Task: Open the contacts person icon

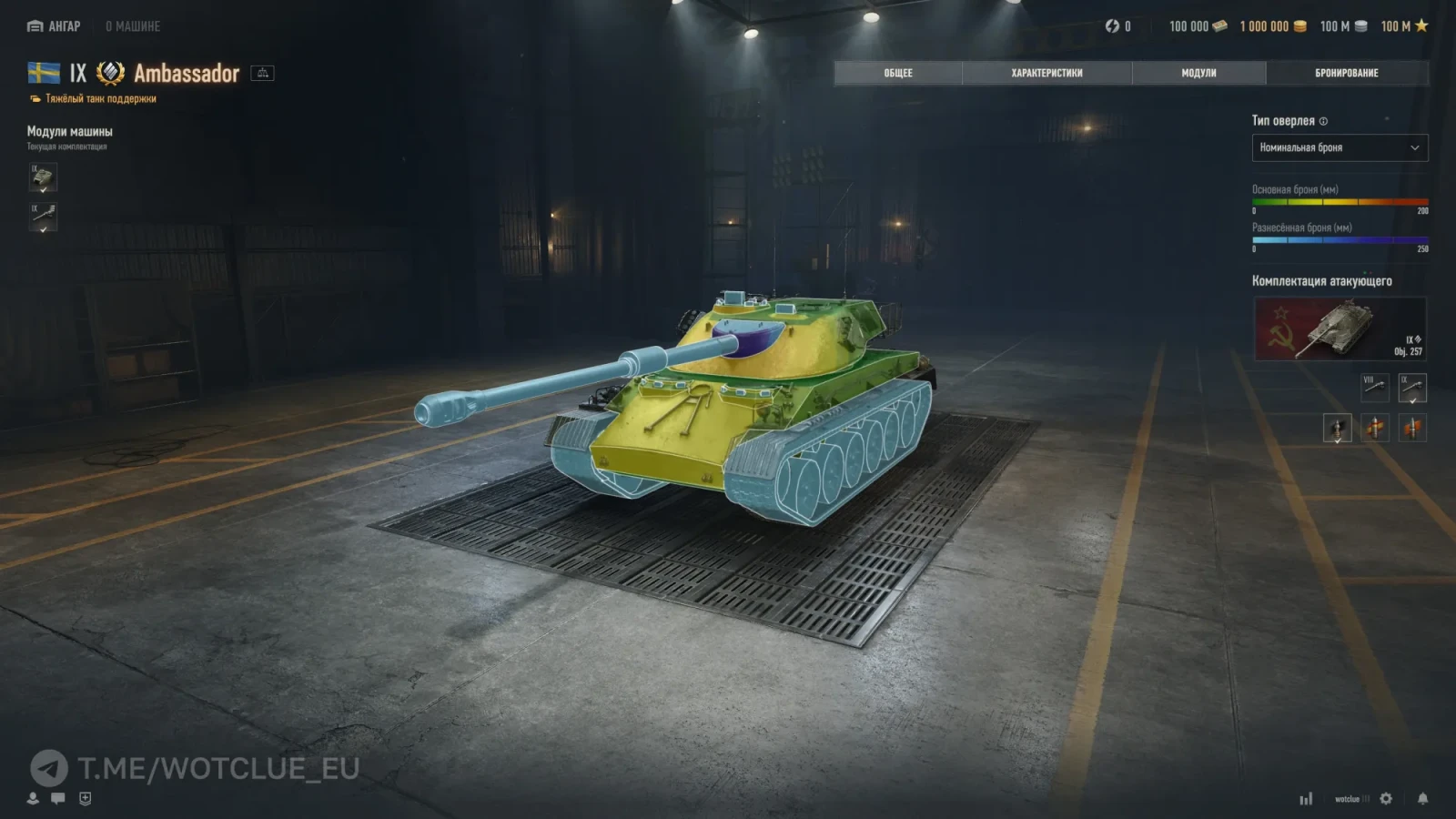Action: pyautogui.click(x=33, y=798)
